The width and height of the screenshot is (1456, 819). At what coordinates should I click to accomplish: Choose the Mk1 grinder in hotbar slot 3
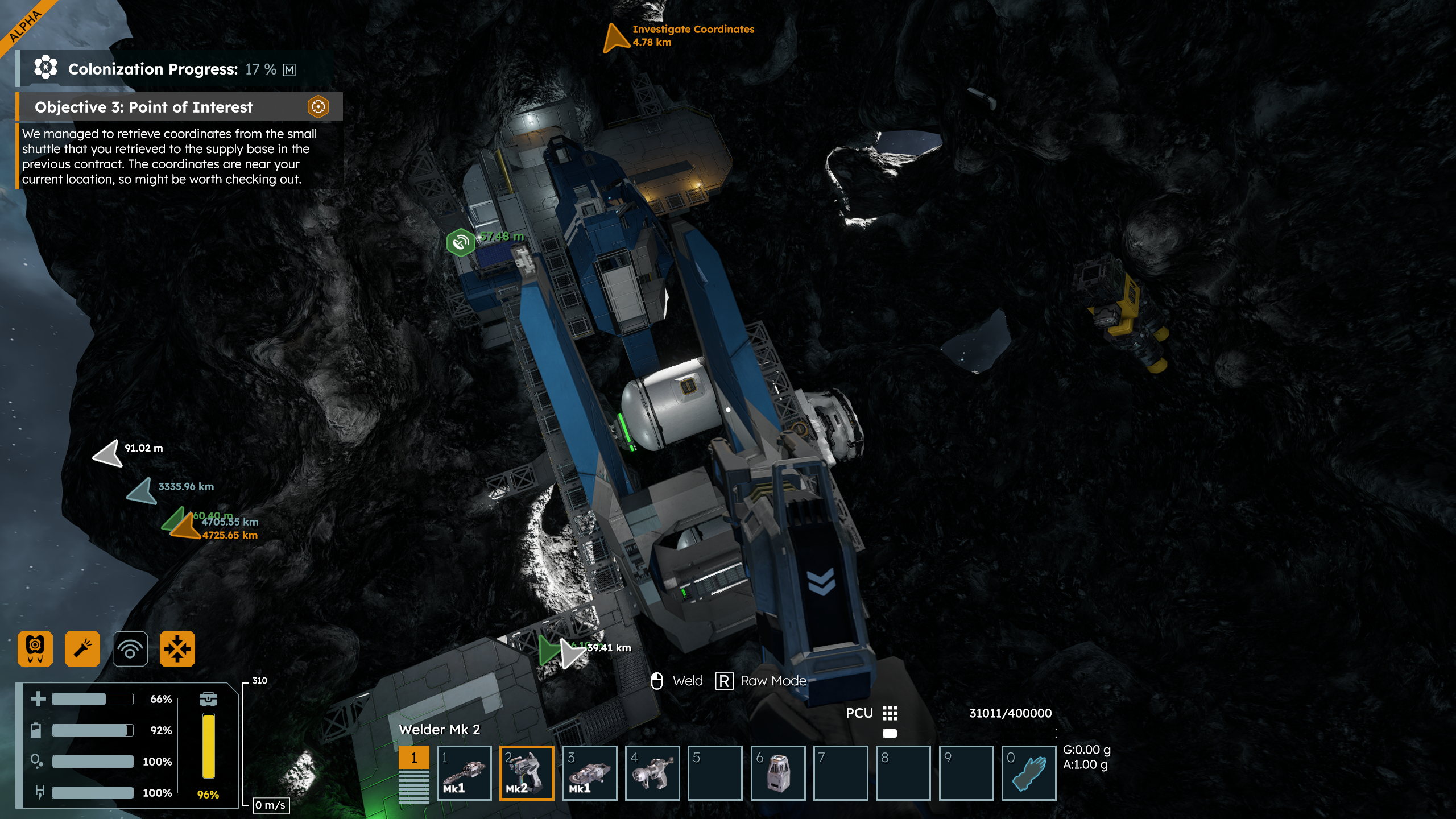click(590, 773)
